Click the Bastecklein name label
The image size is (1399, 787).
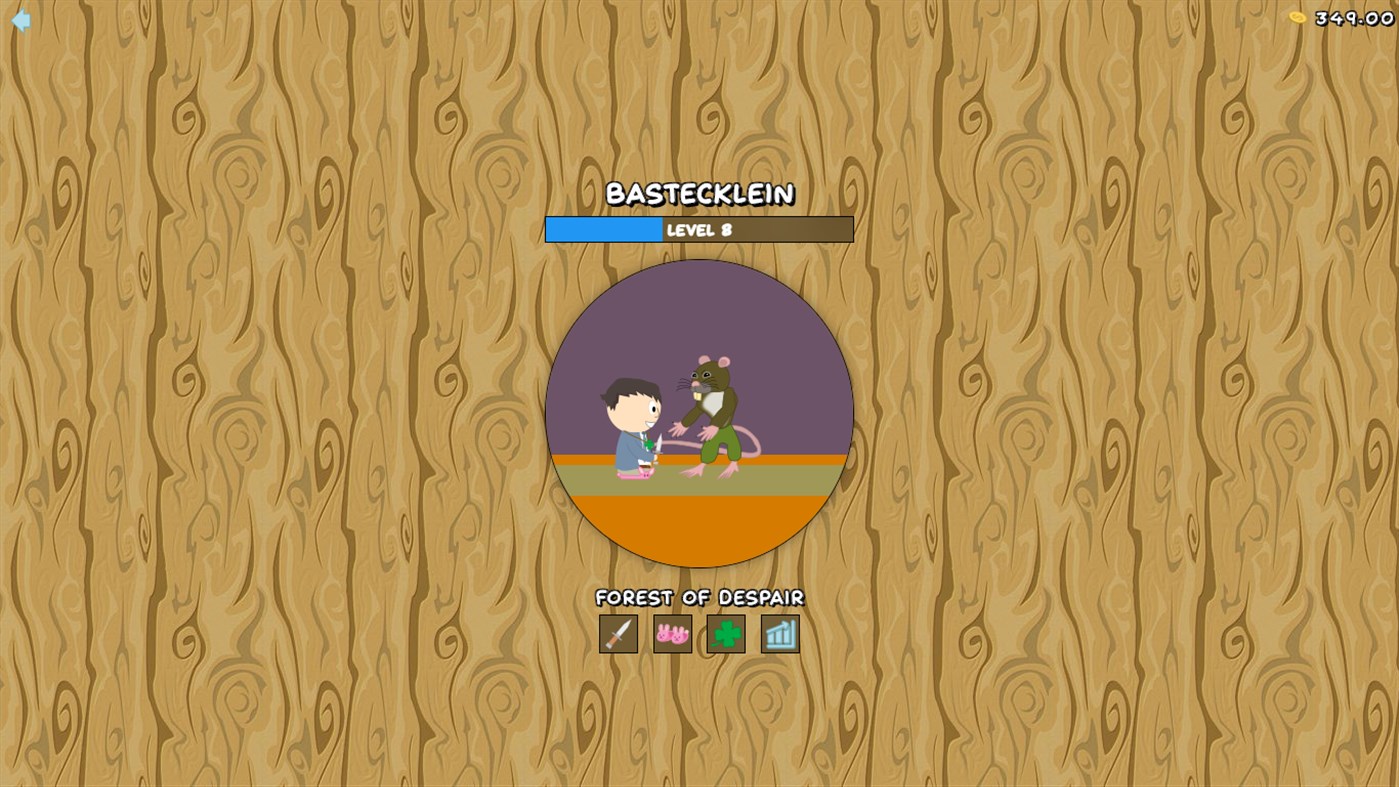[x=699, y=195]
